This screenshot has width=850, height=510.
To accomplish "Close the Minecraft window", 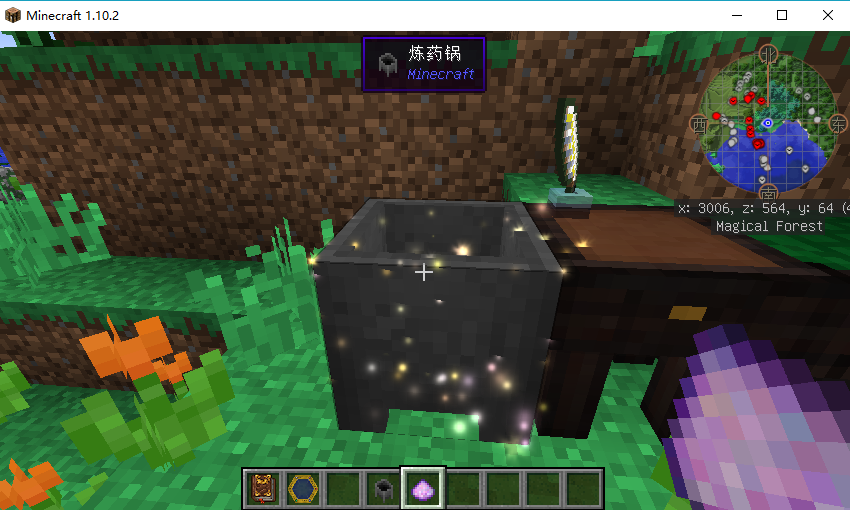I will pos(827,15).
